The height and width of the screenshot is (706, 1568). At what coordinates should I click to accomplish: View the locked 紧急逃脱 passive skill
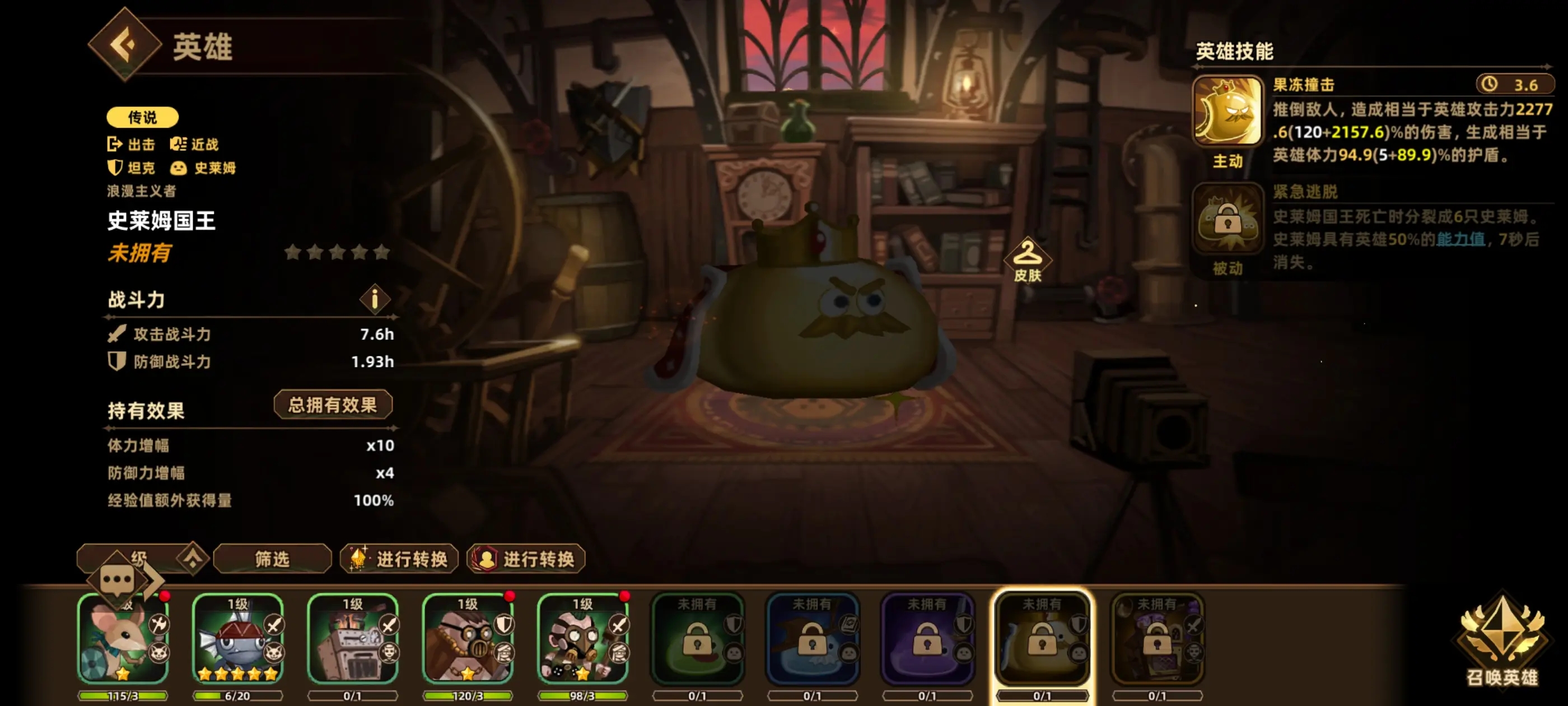click(1227, 219)
